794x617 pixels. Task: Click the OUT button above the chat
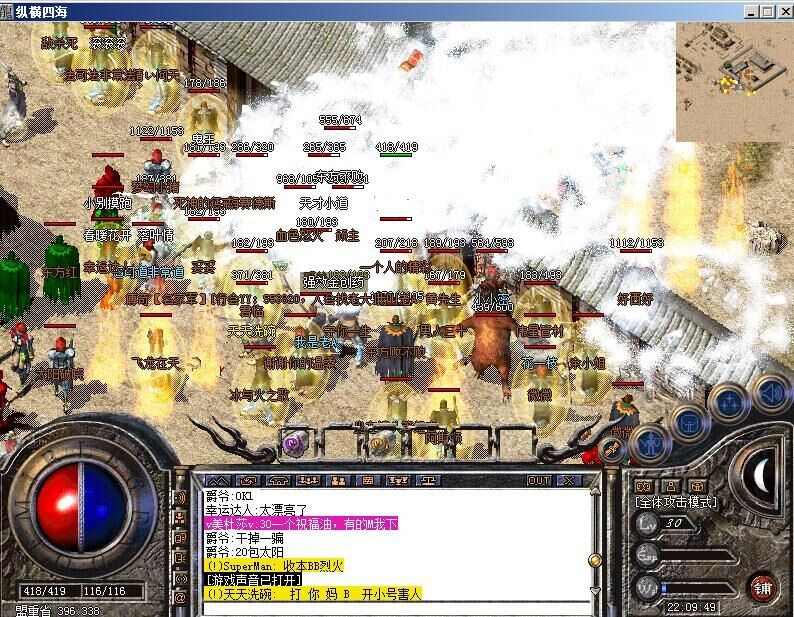(x=539, y=481)
